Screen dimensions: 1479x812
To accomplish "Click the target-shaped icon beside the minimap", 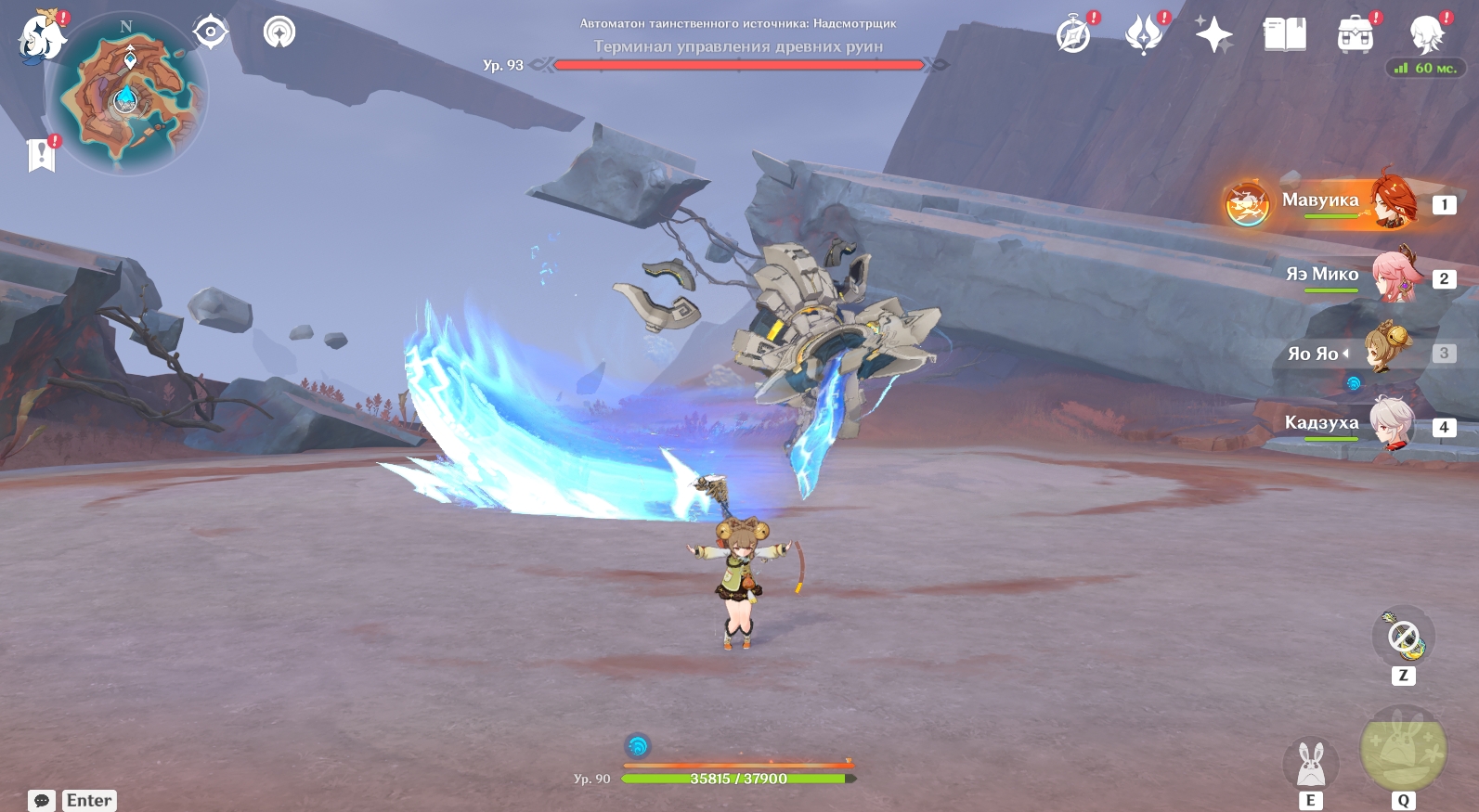I will [211, 32].
